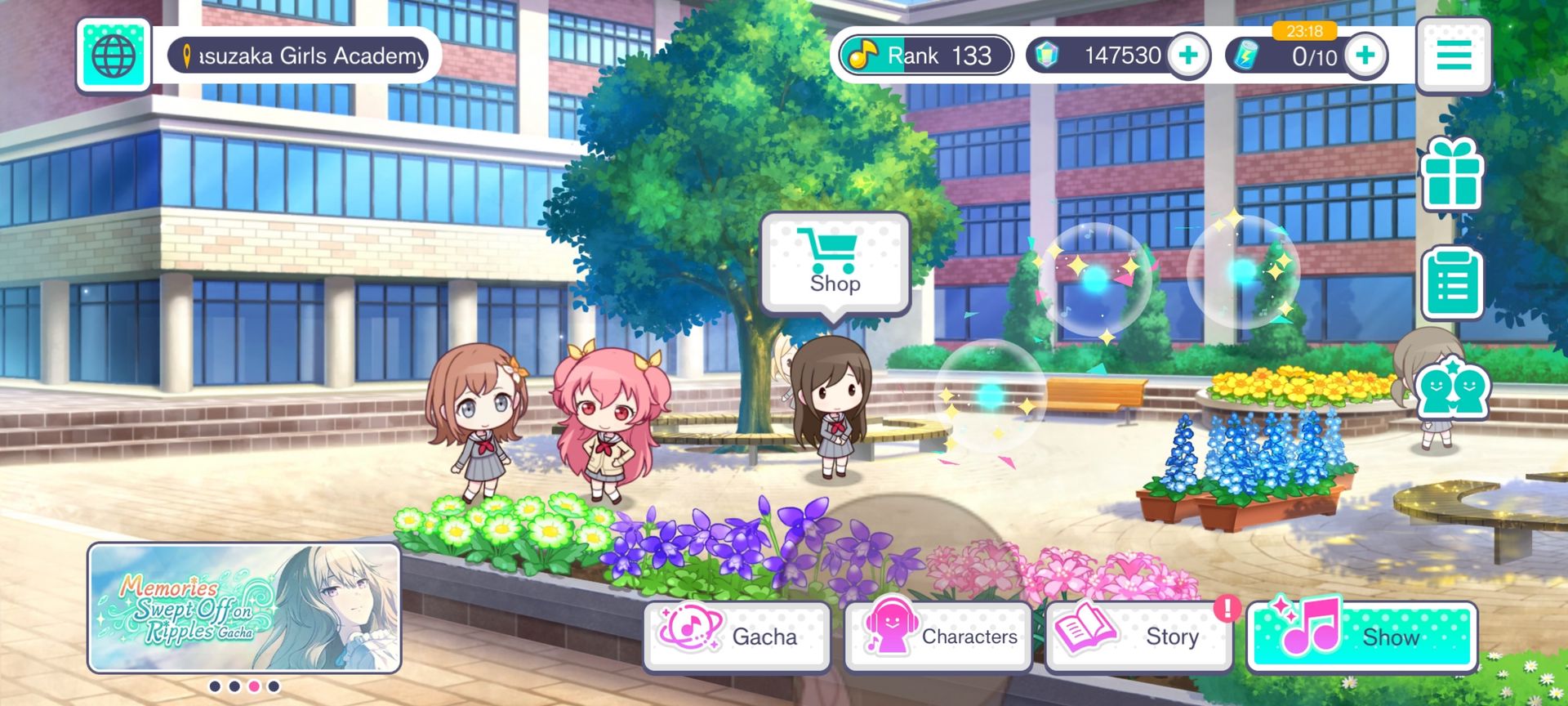Open the Shop speech bubble

point(835,263)
